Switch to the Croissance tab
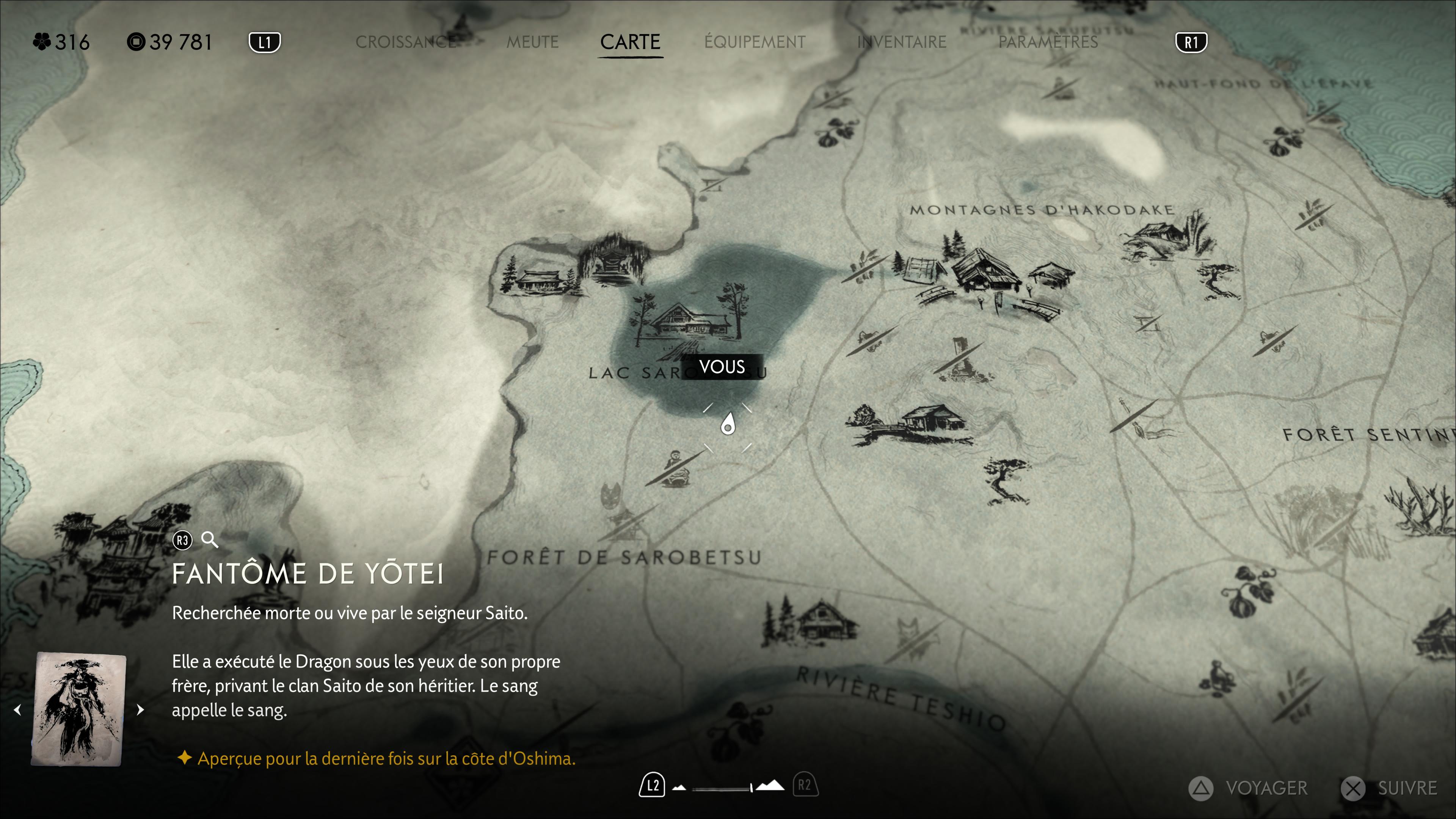 point(405,42)
